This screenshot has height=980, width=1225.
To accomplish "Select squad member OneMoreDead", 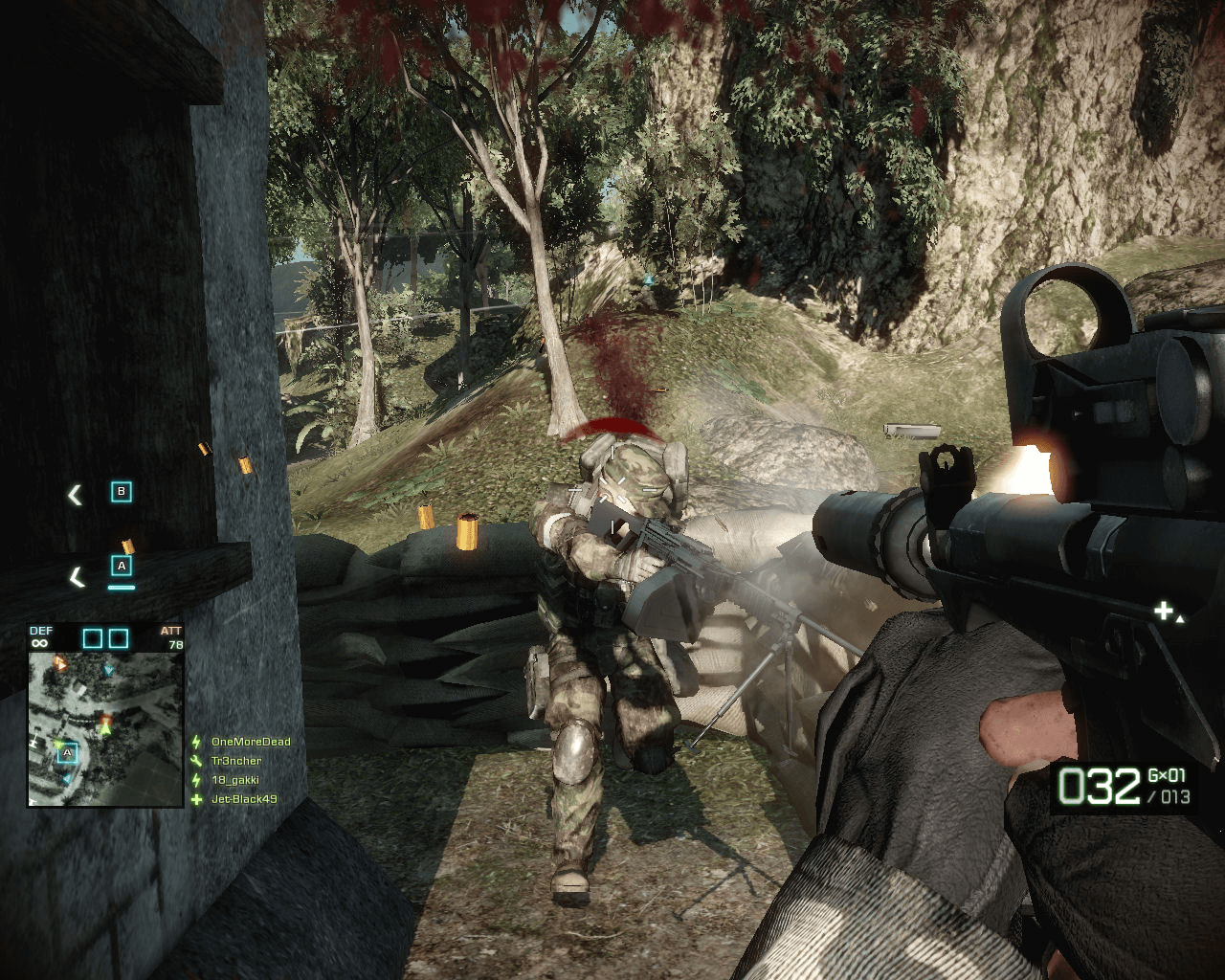I will pos(250,742).
